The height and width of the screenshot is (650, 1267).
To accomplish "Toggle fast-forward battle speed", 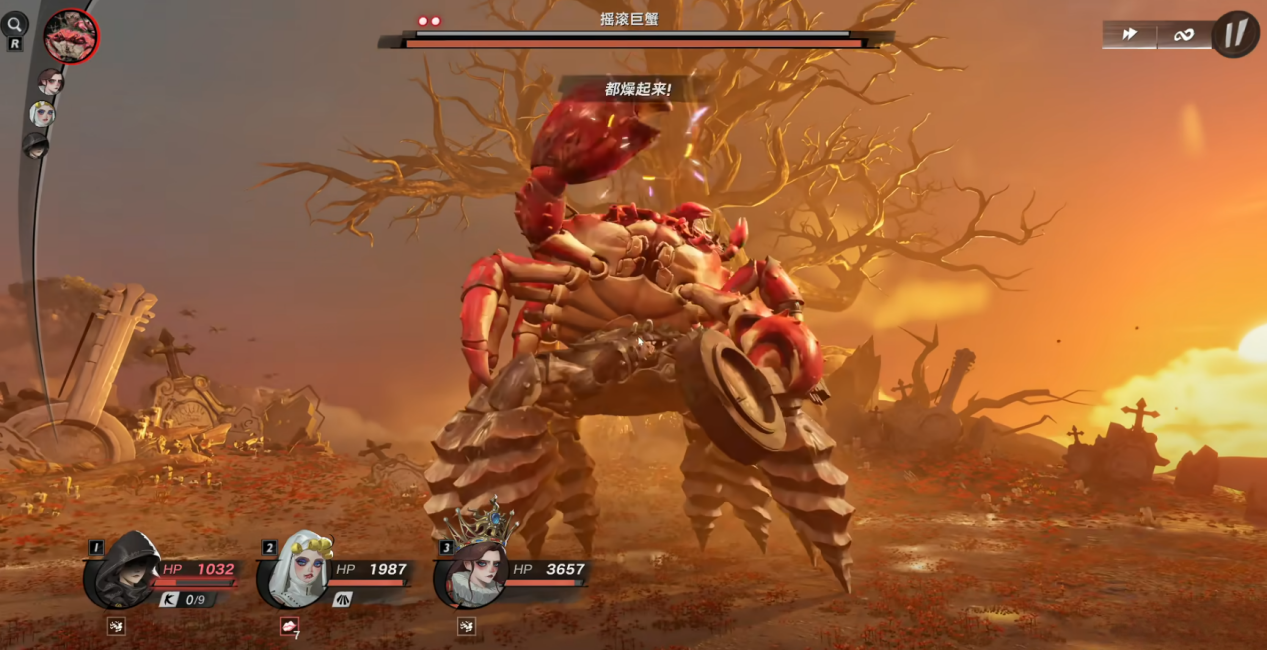I will pyautogui.click(x=1130, y=35).
